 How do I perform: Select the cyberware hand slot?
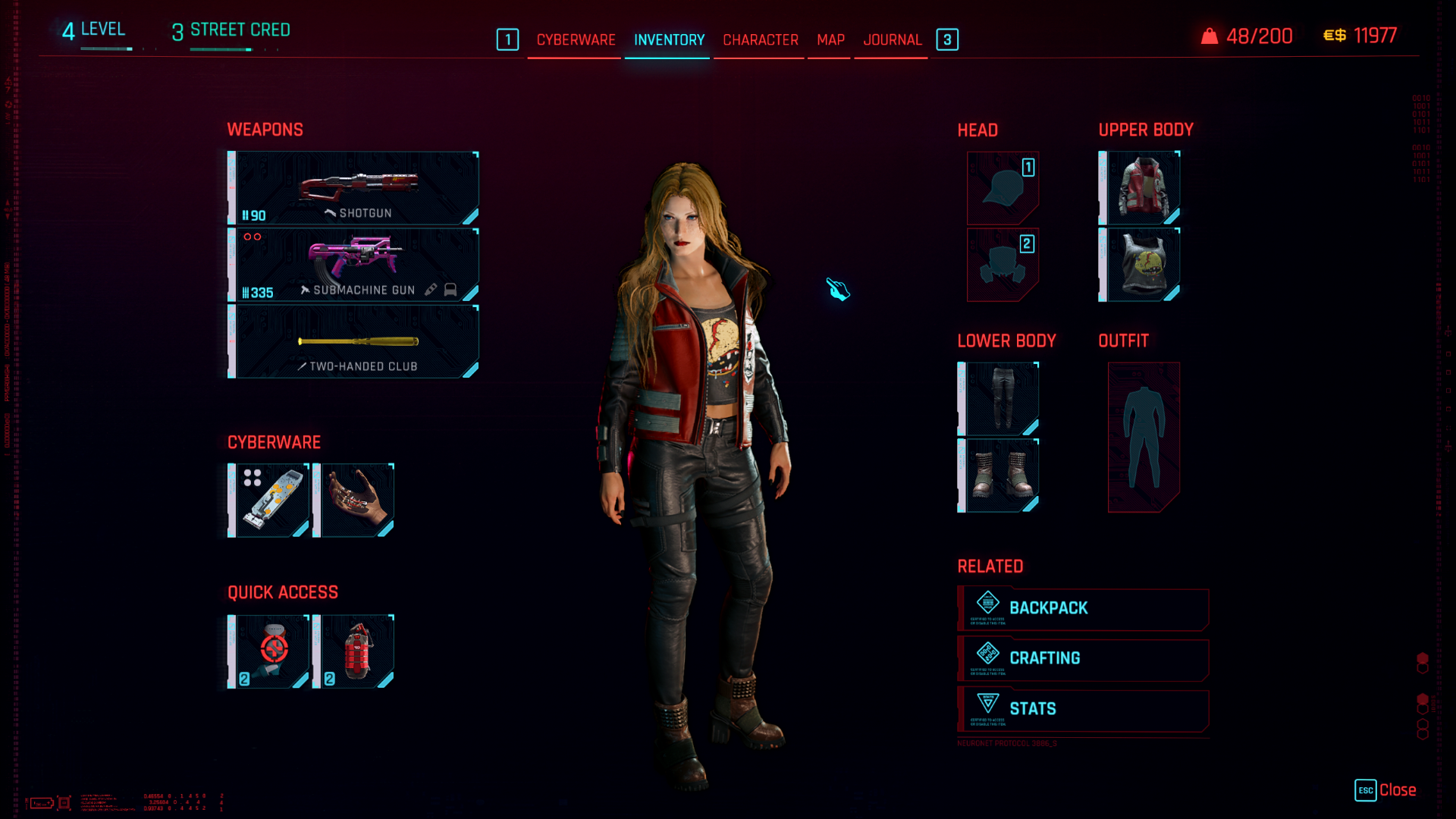354,500
